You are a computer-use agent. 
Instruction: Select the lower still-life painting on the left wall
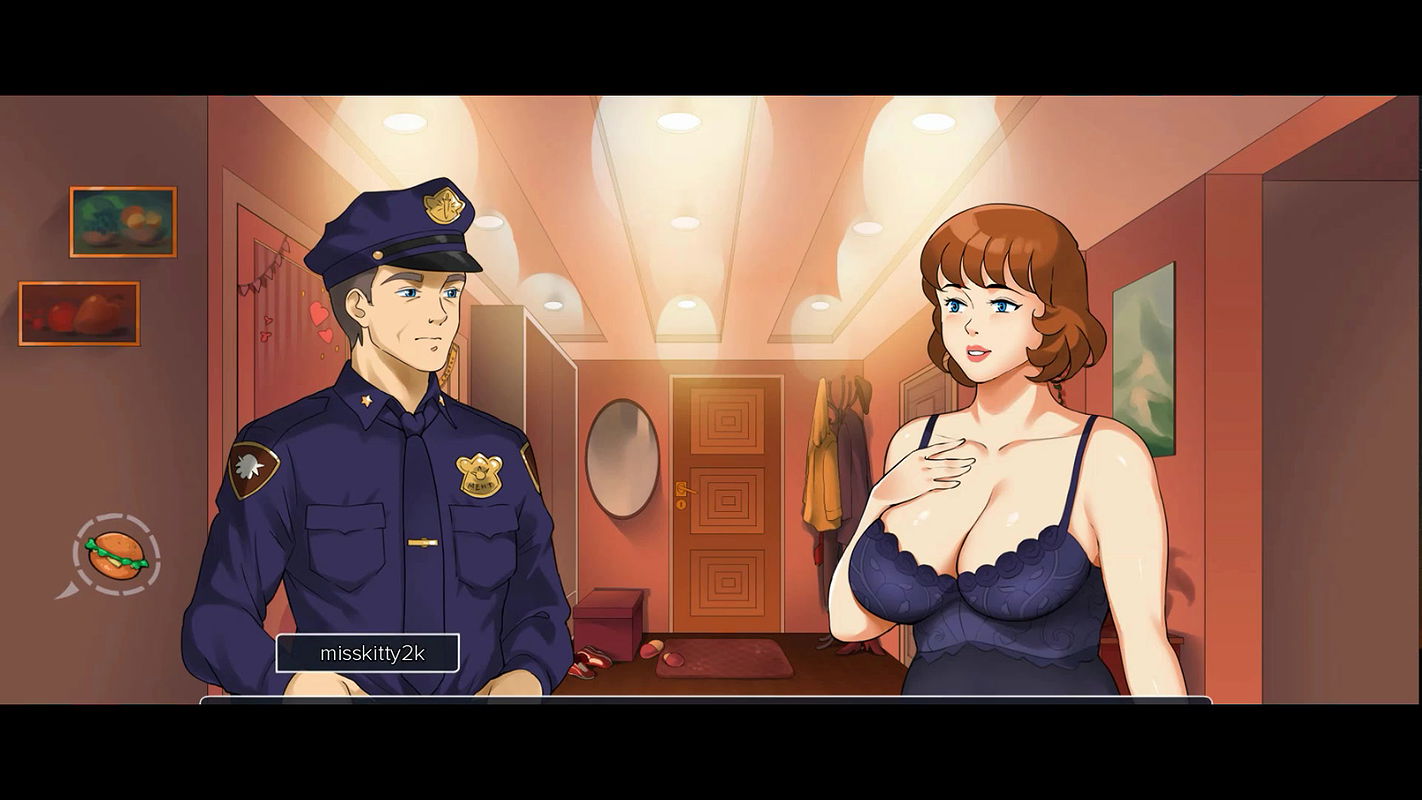pyautogui.click(x=80, y=315)
